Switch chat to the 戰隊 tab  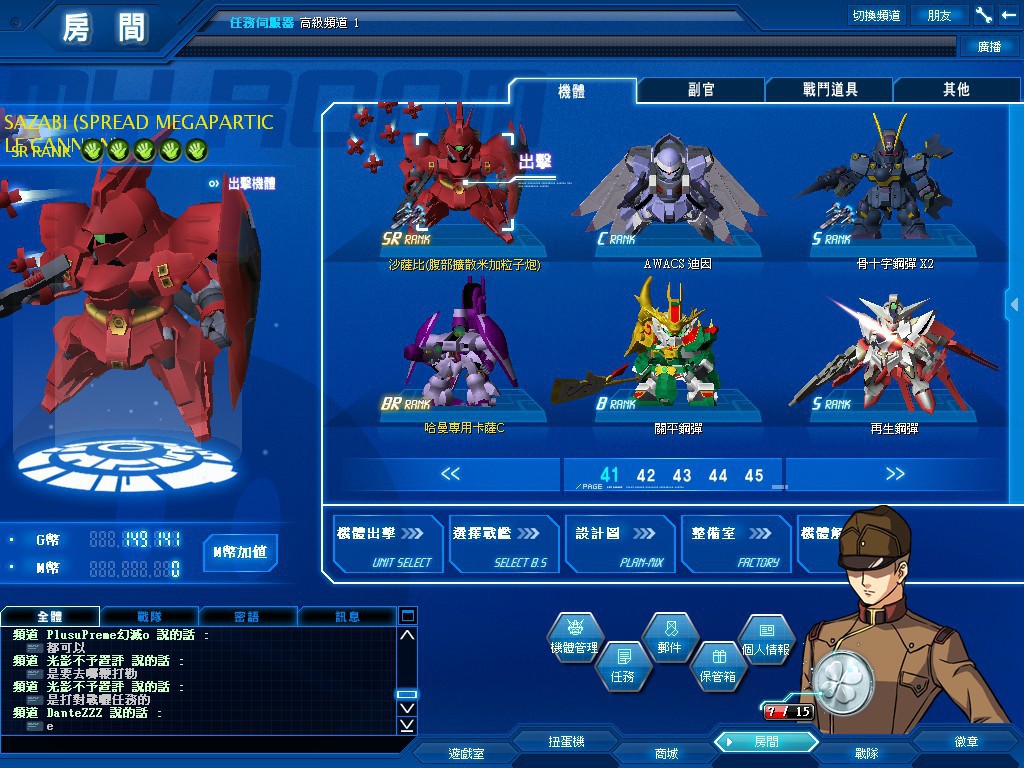pyautogui.click(x=150, y=616)
